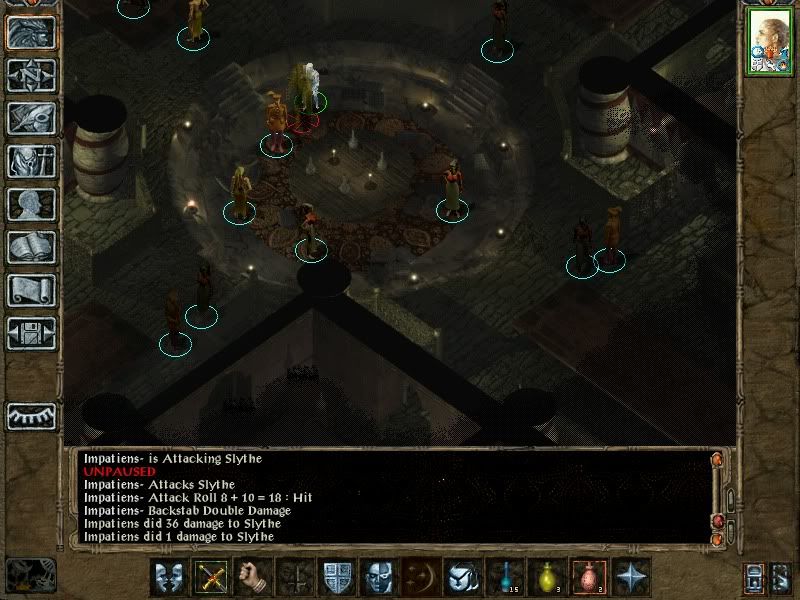Image resolution: width=800 pixels, height=600 pixels.
Task: Open the mage spellbook button
Action: click(x=31, y=247)
